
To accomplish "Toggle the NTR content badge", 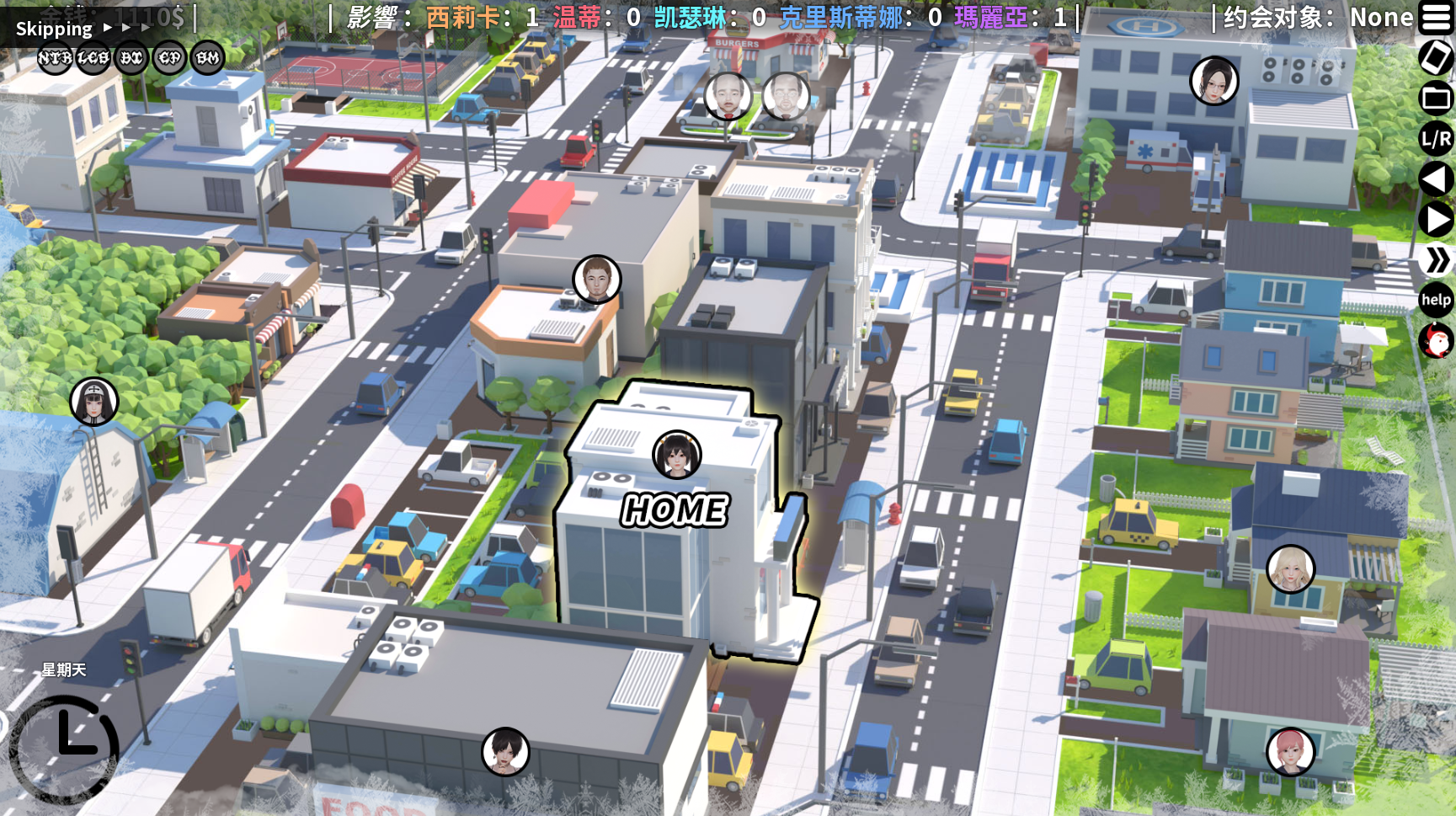I will 55,58.
